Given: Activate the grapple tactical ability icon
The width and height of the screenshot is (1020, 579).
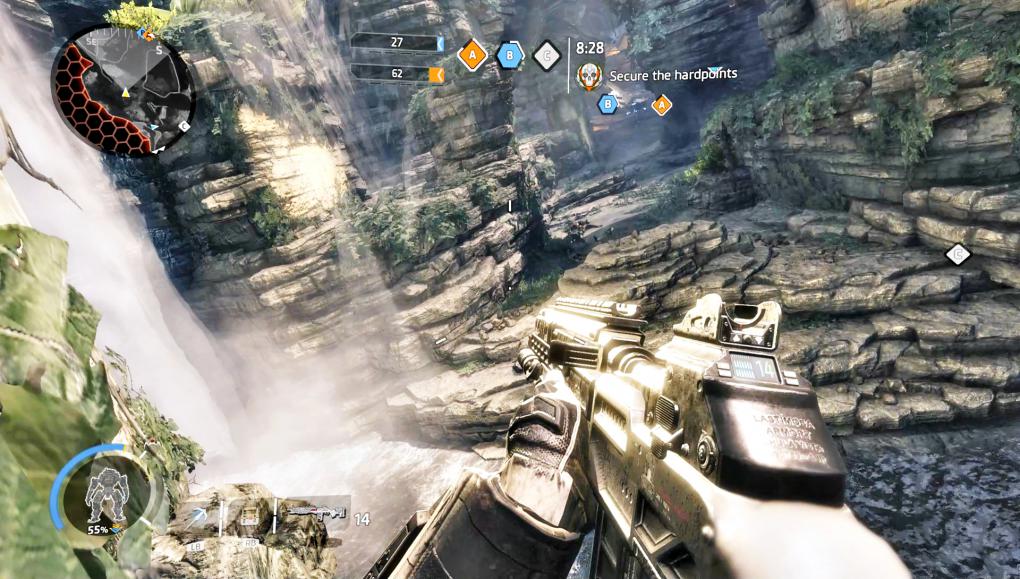Looking at the screenshot, I should click(x=200, y=516).
